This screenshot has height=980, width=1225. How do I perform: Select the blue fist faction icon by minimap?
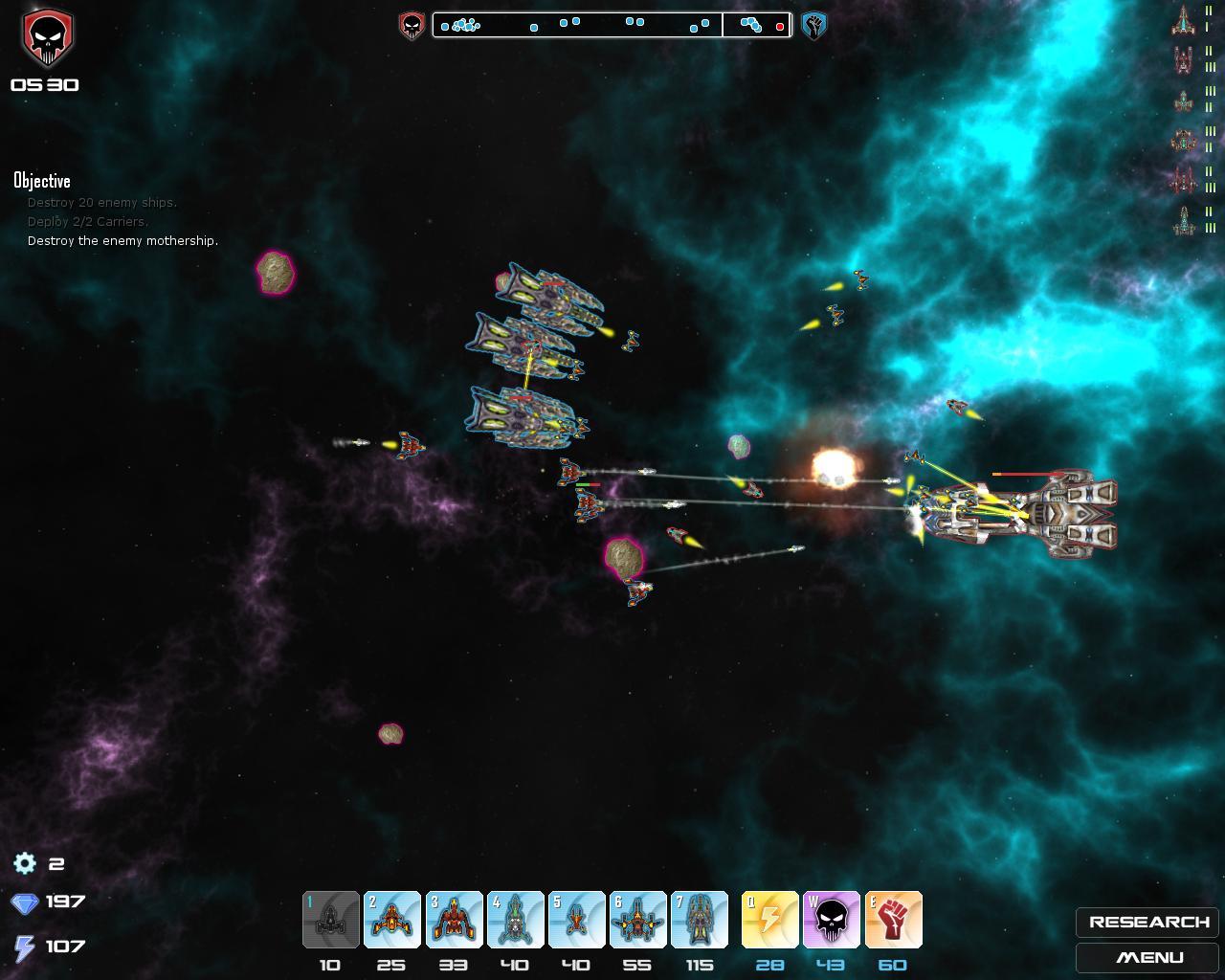coord(813,26)
